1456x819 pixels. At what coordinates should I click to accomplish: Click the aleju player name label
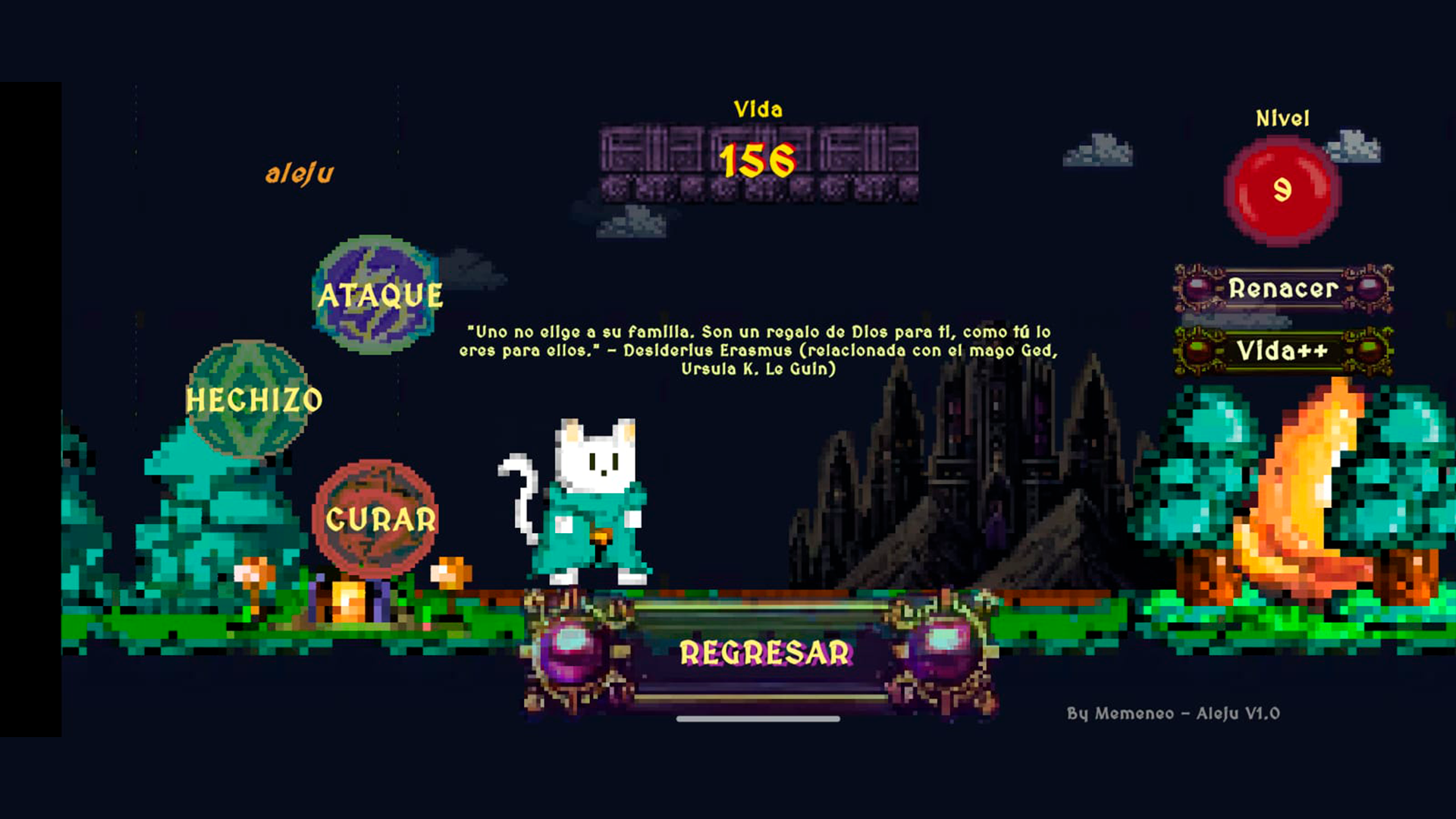click(300, 172)
